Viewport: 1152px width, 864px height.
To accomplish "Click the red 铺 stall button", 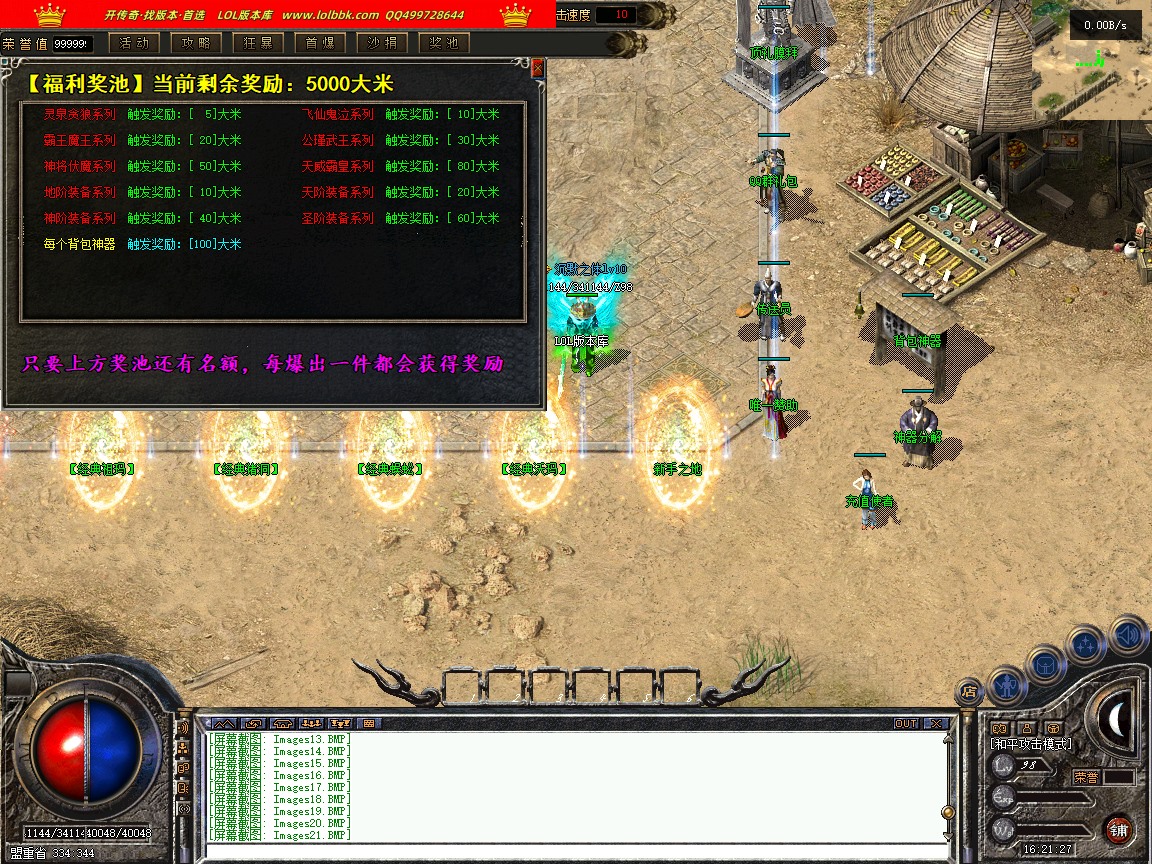I will click(x=1119, y=830).
